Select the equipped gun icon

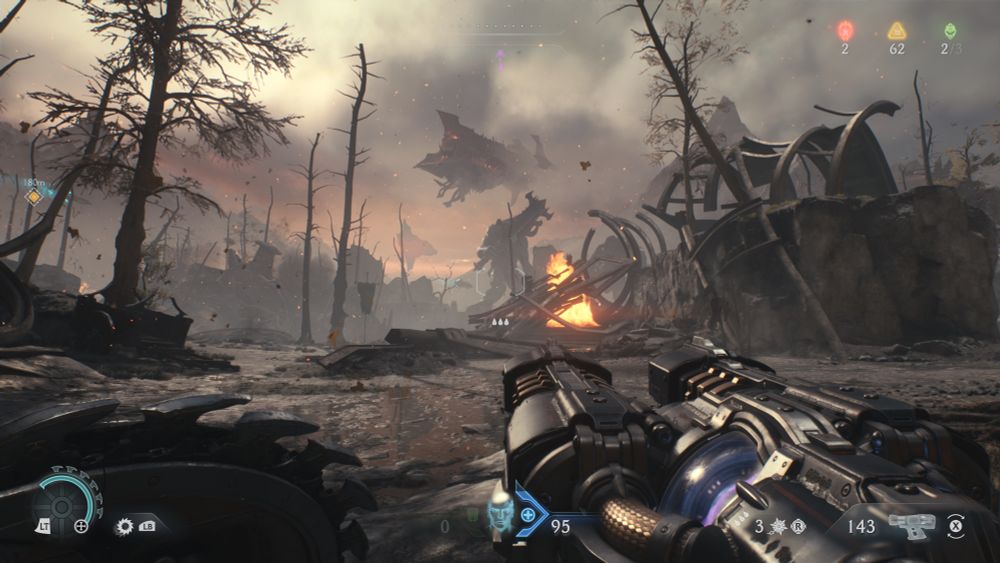911,525
